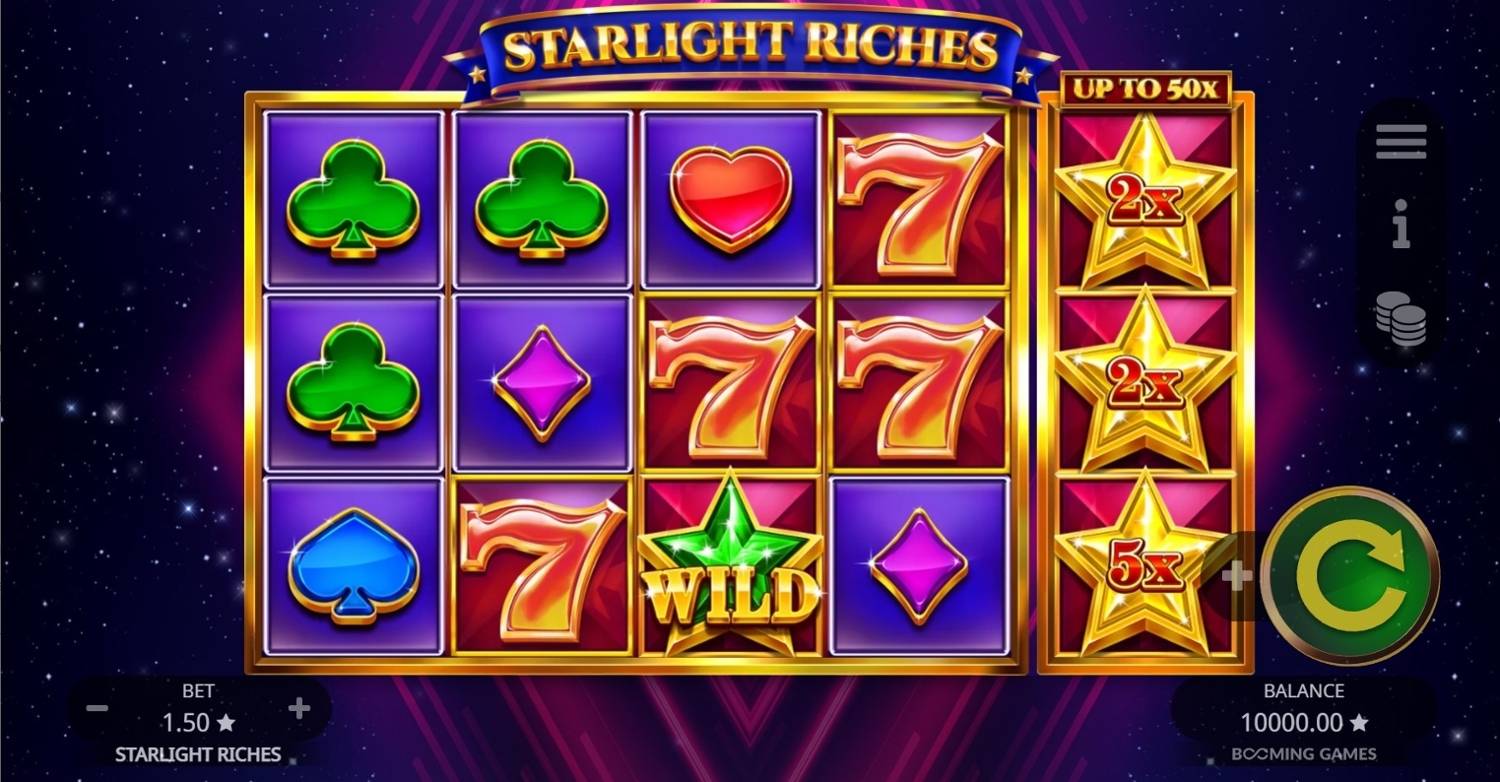Decrease the bet with the minus button
The width and height of the screenshot is (1500, 782).
click(97, 707)
